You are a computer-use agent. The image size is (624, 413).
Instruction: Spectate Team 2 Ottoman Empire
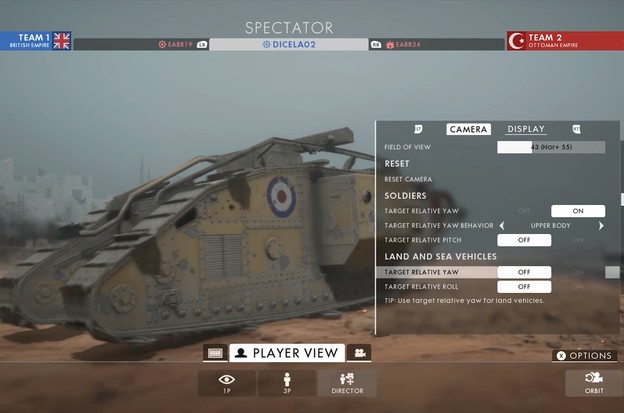click(564, 40)
